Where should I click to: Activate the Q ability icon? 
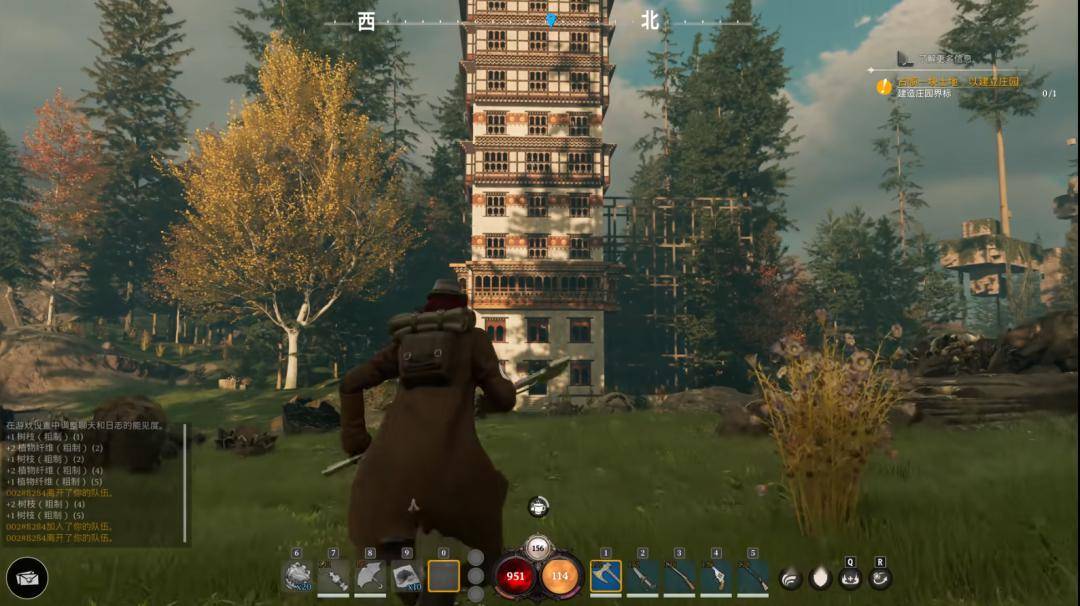click(x=850, y=578)
